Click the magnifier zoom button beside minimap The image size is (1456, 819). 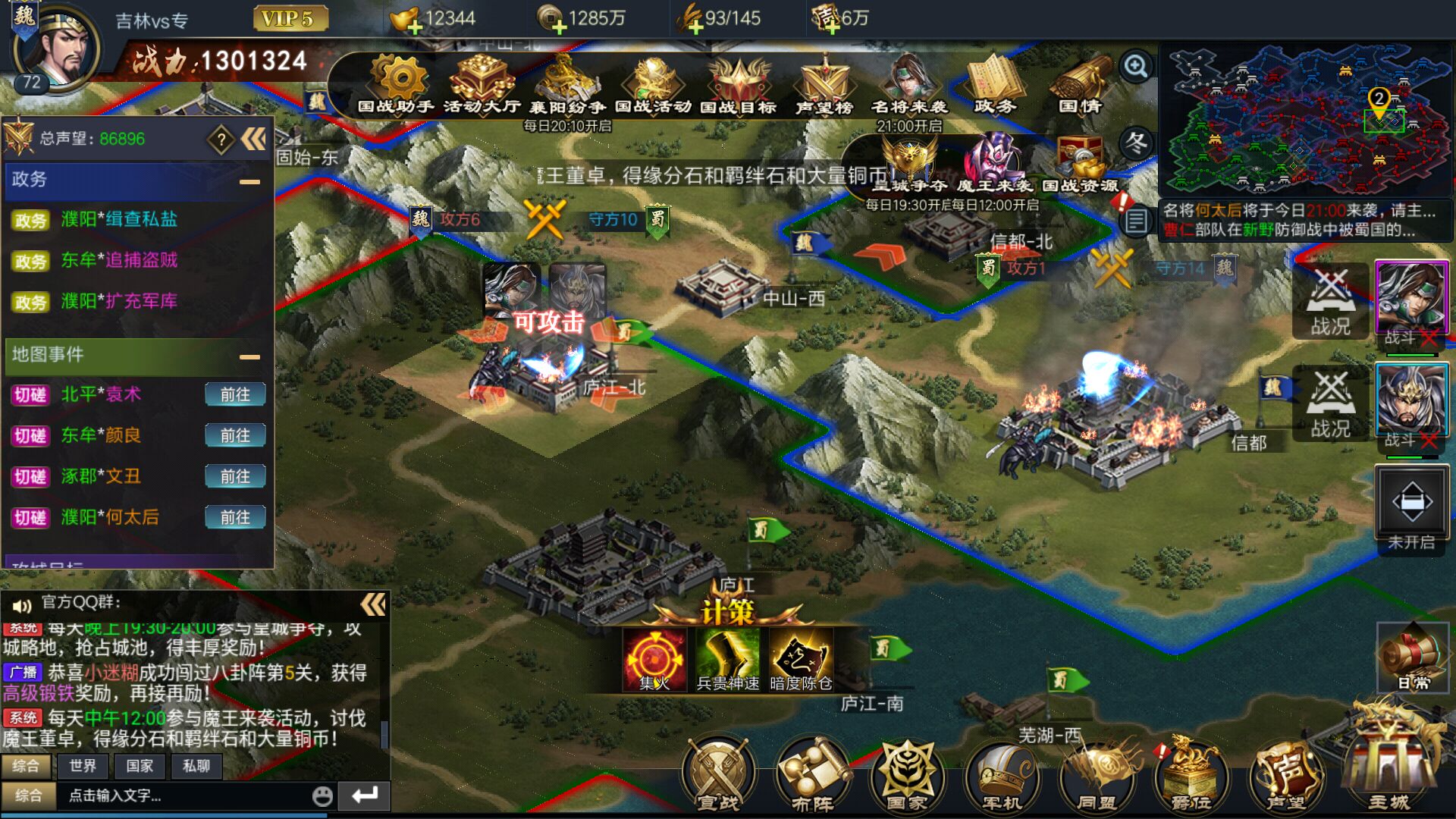pos(1136,67)
